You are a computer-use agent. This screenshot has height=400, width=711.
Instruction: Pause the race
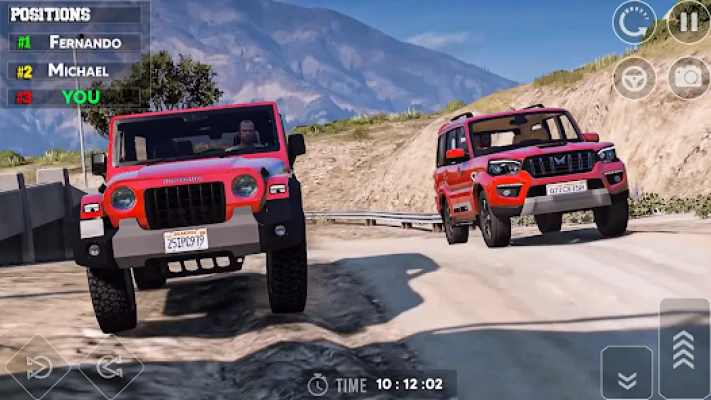[x=689, y=21]
